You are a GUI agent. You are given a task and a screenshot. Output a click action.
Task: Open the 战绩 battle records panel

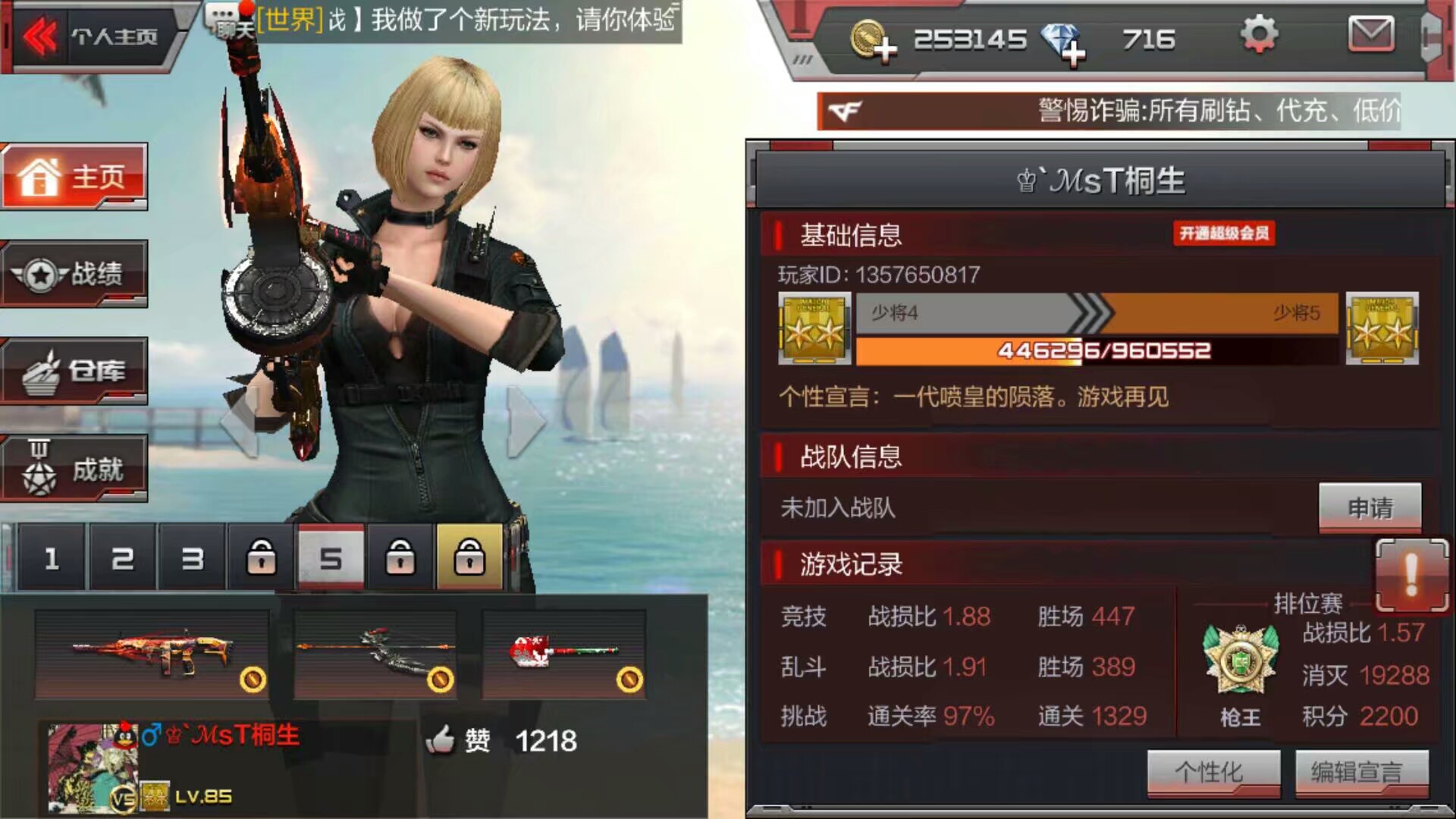click(x=74, y=275)
